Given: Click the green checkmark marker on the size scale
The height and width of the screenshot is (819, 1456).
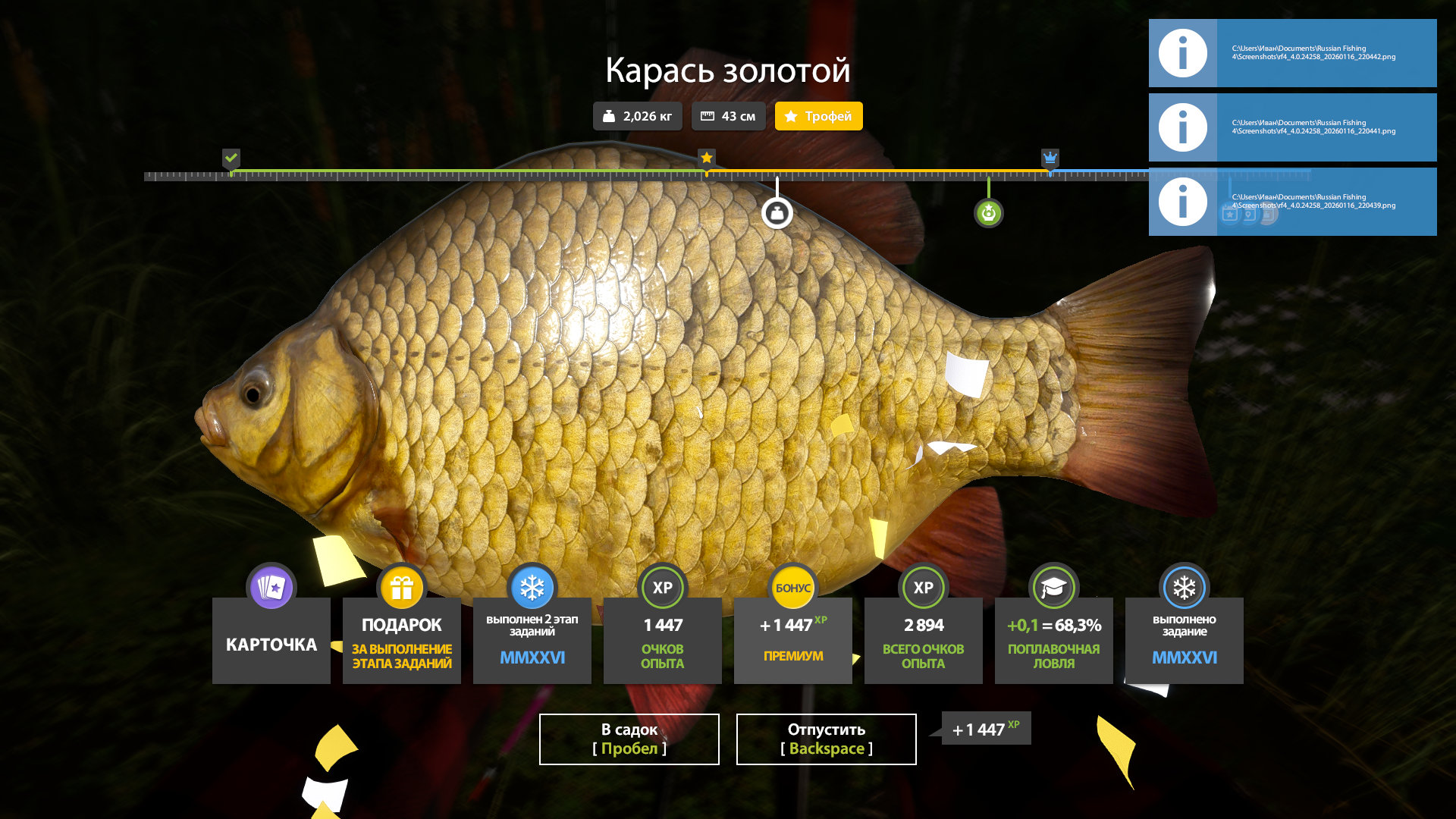Looking at the screenshot, I should (232, 158).
